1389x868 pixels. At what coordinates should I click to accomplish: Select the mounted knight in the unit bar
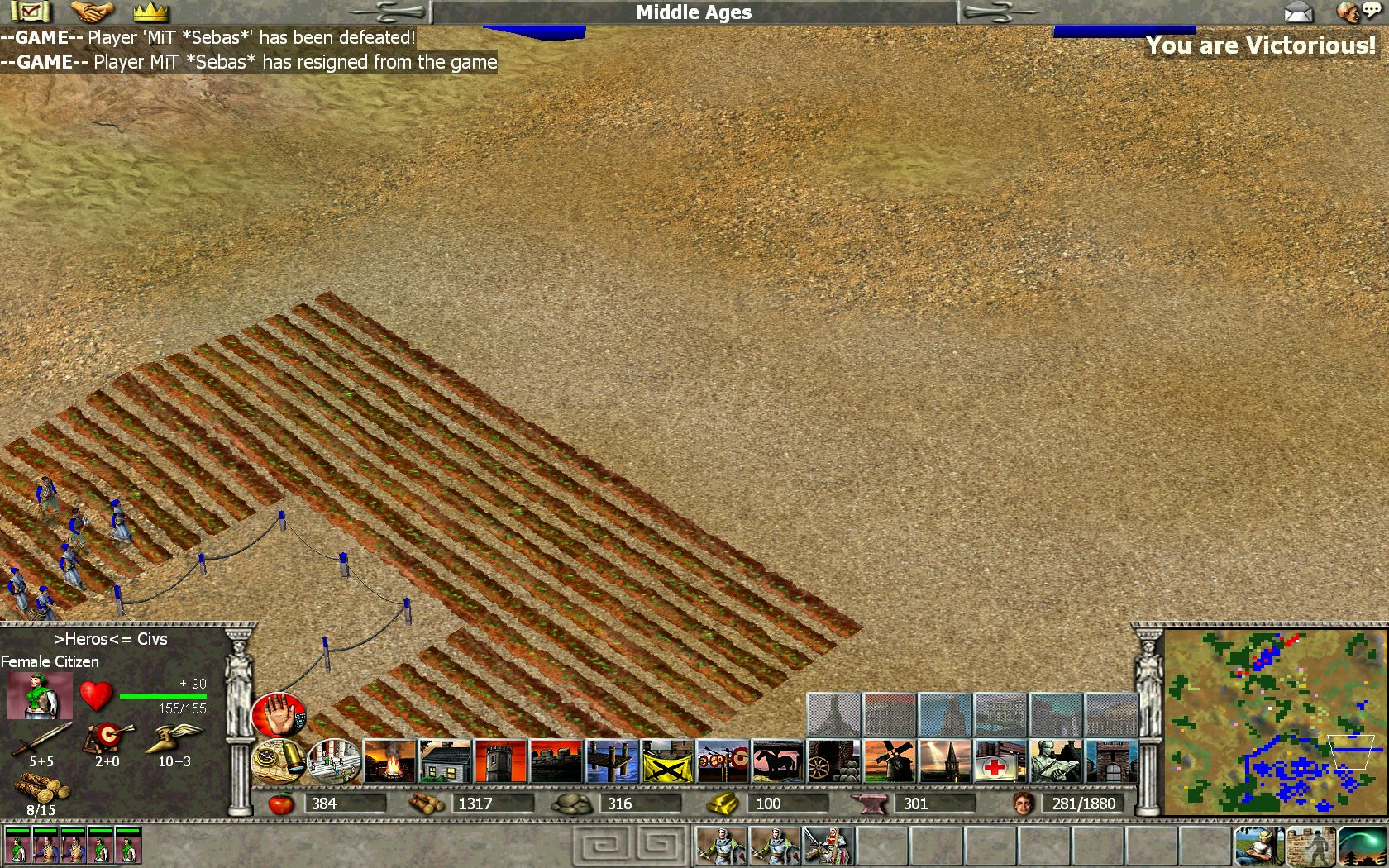pos(829,846)
